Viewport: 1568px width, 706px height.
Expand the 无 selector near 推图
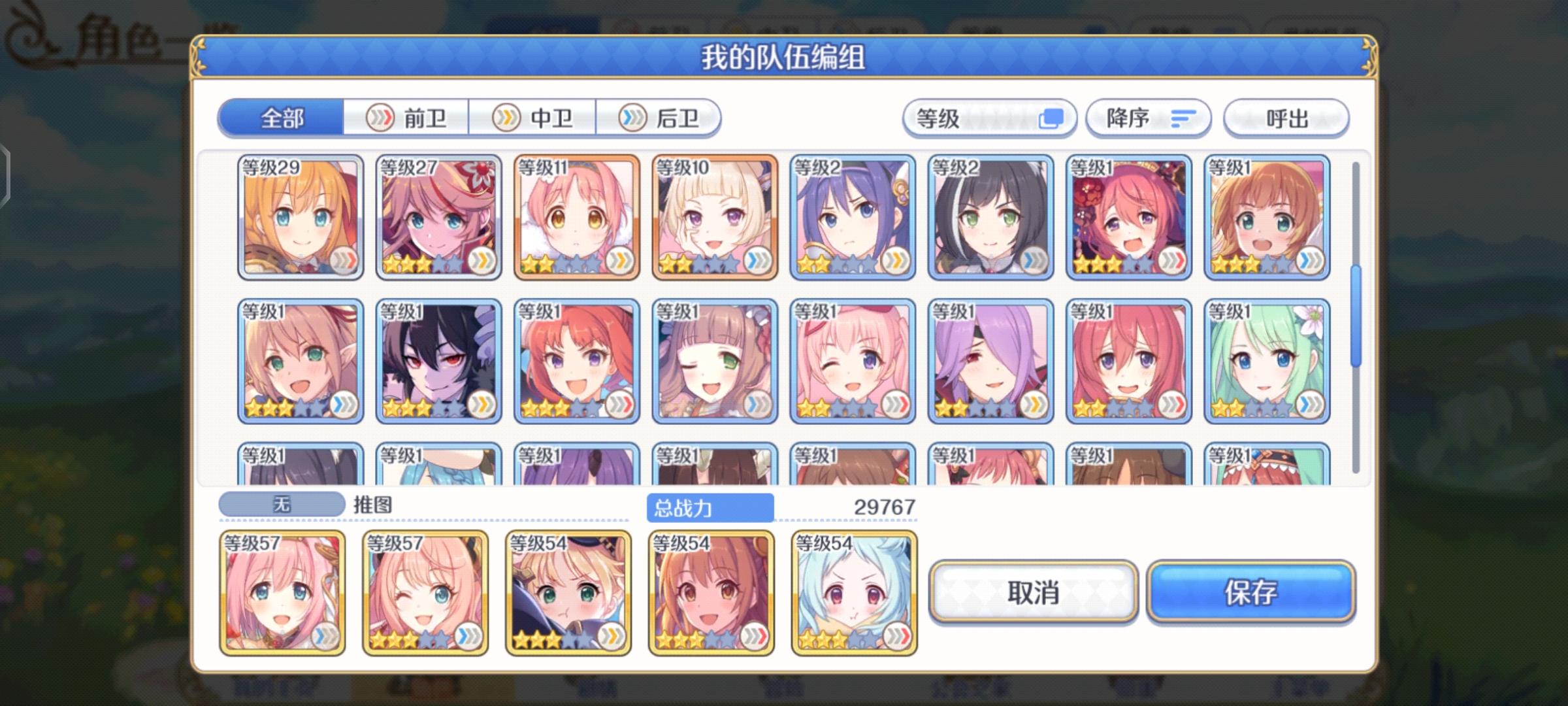pos(281,503)
